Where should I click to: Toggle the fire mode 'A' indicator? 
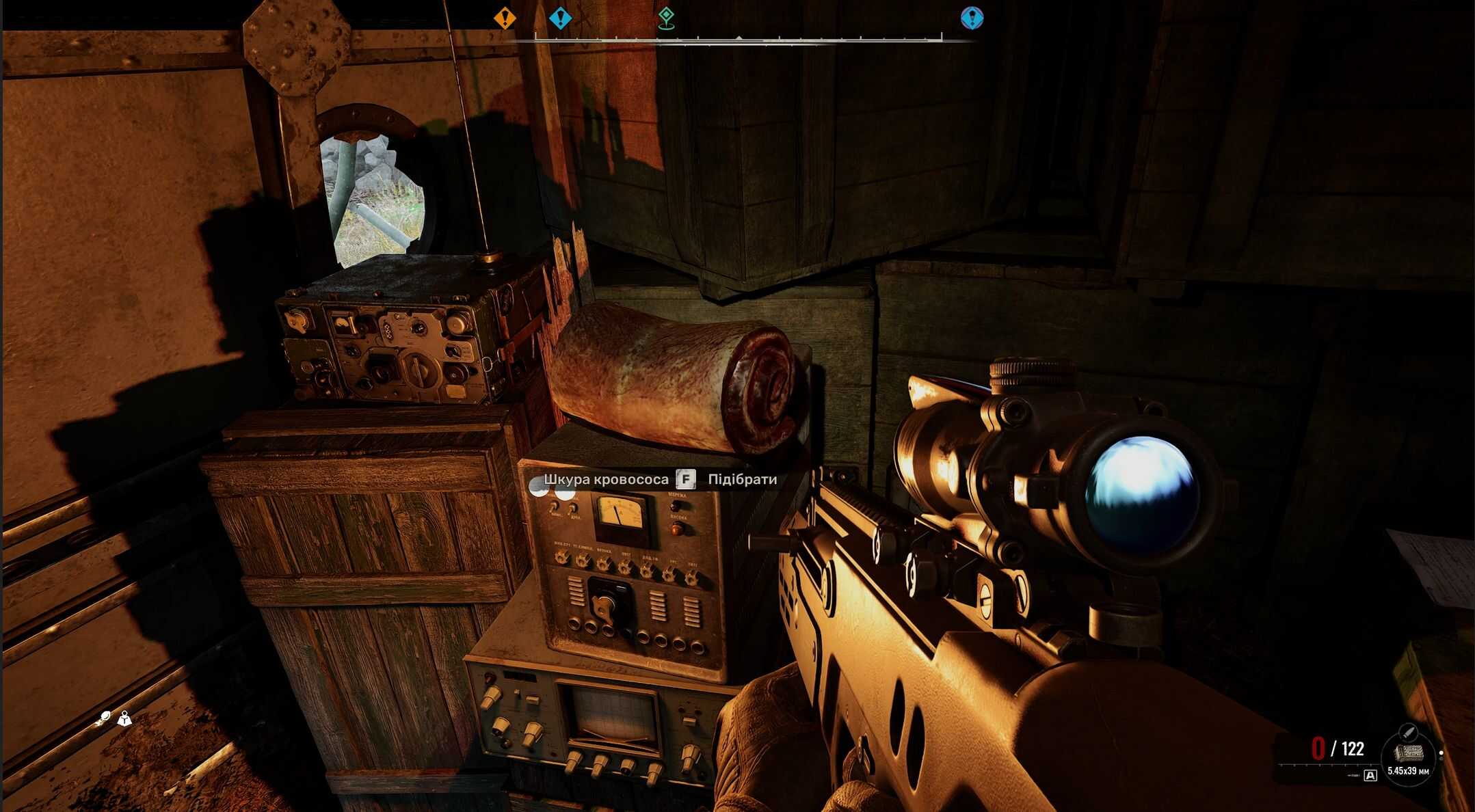pyautogui.click(x=1370, y=775)
